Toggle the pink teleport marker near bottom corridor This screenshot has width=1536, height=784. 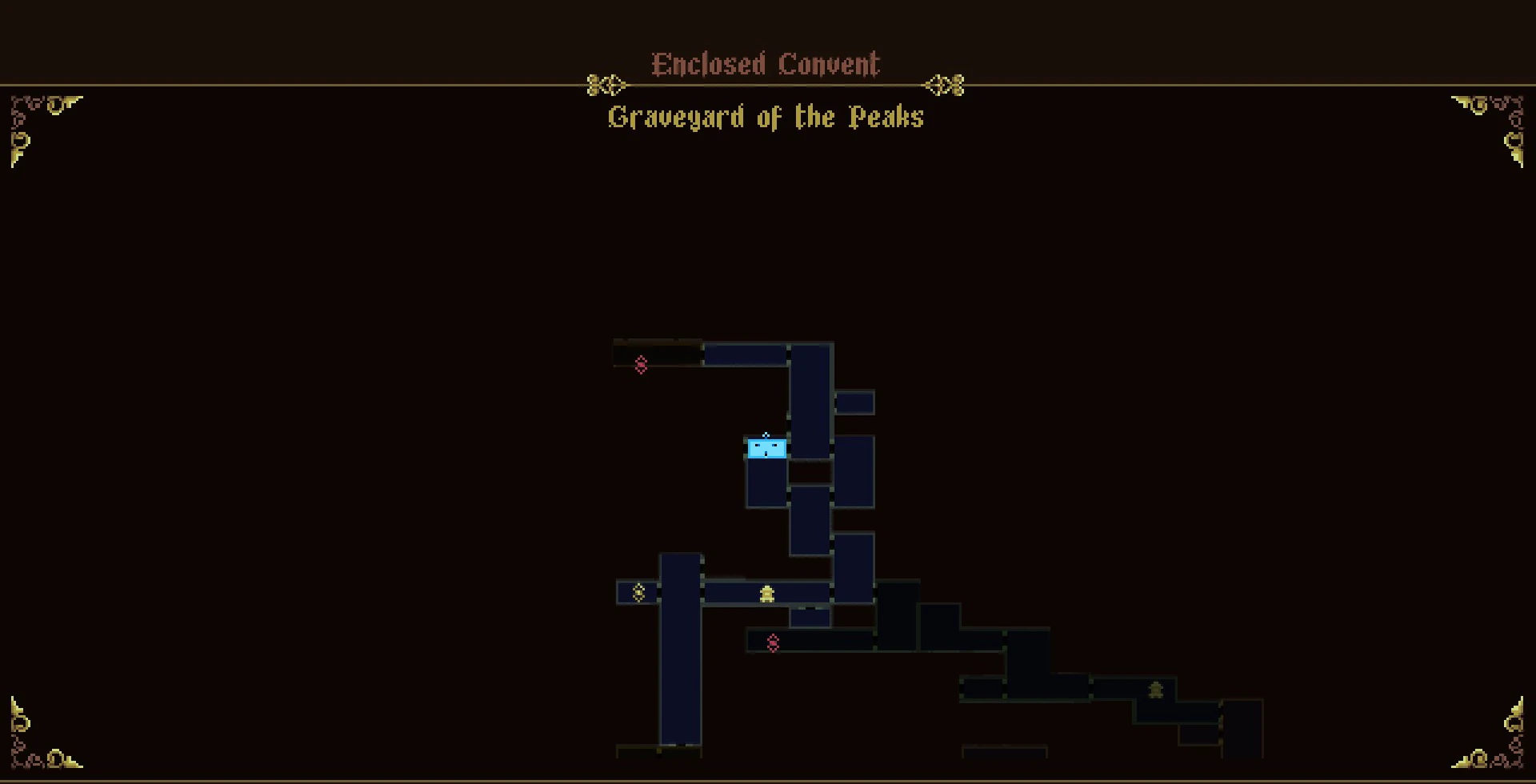tap(773, 642)
